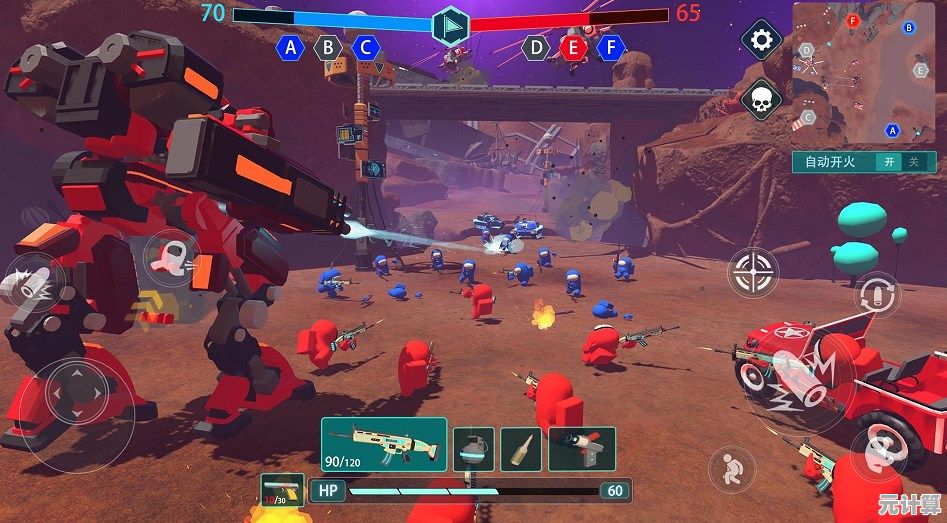
Task: Turn auto-fire off with 关
Action: click(913, 162)
